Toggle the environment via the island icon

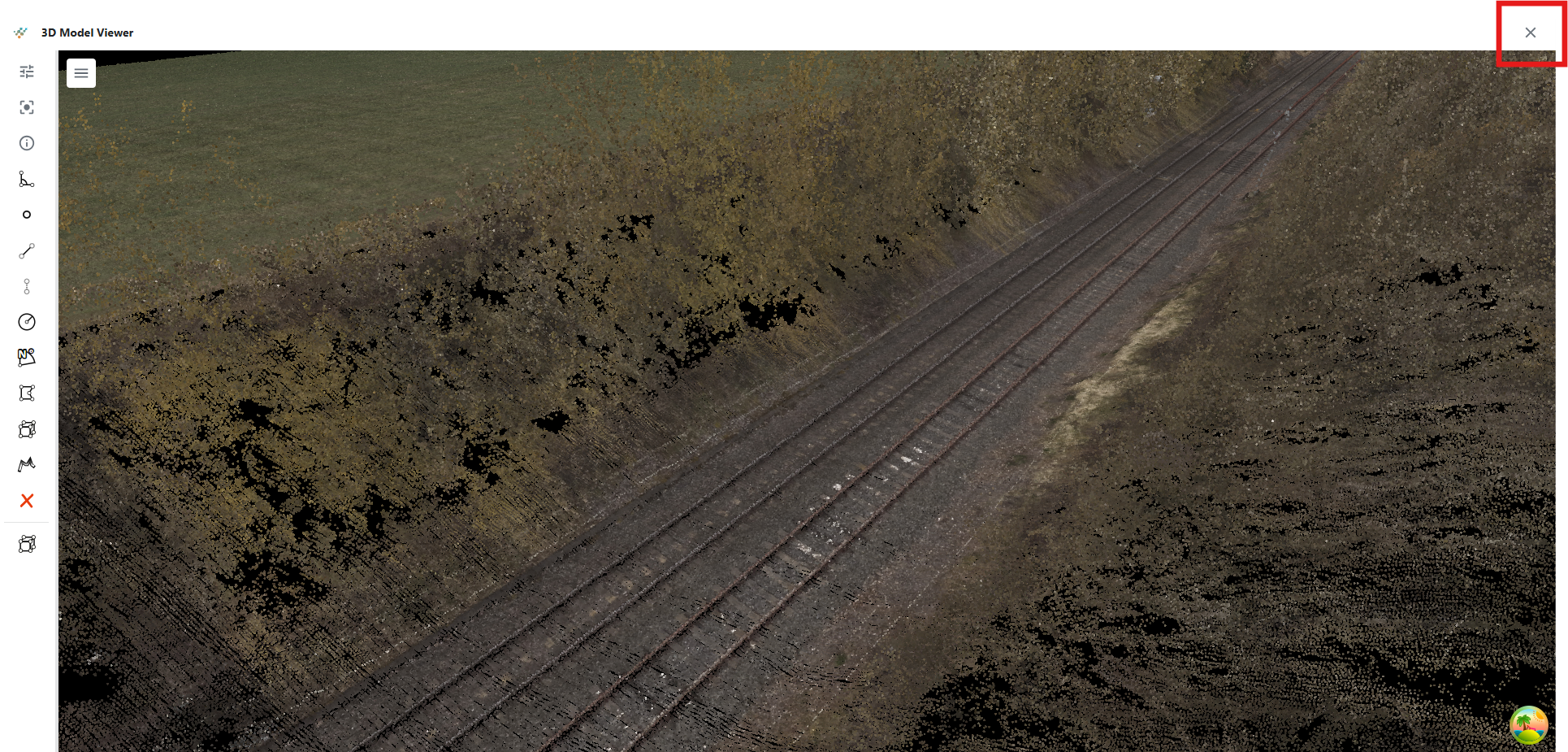[1531, 724]
